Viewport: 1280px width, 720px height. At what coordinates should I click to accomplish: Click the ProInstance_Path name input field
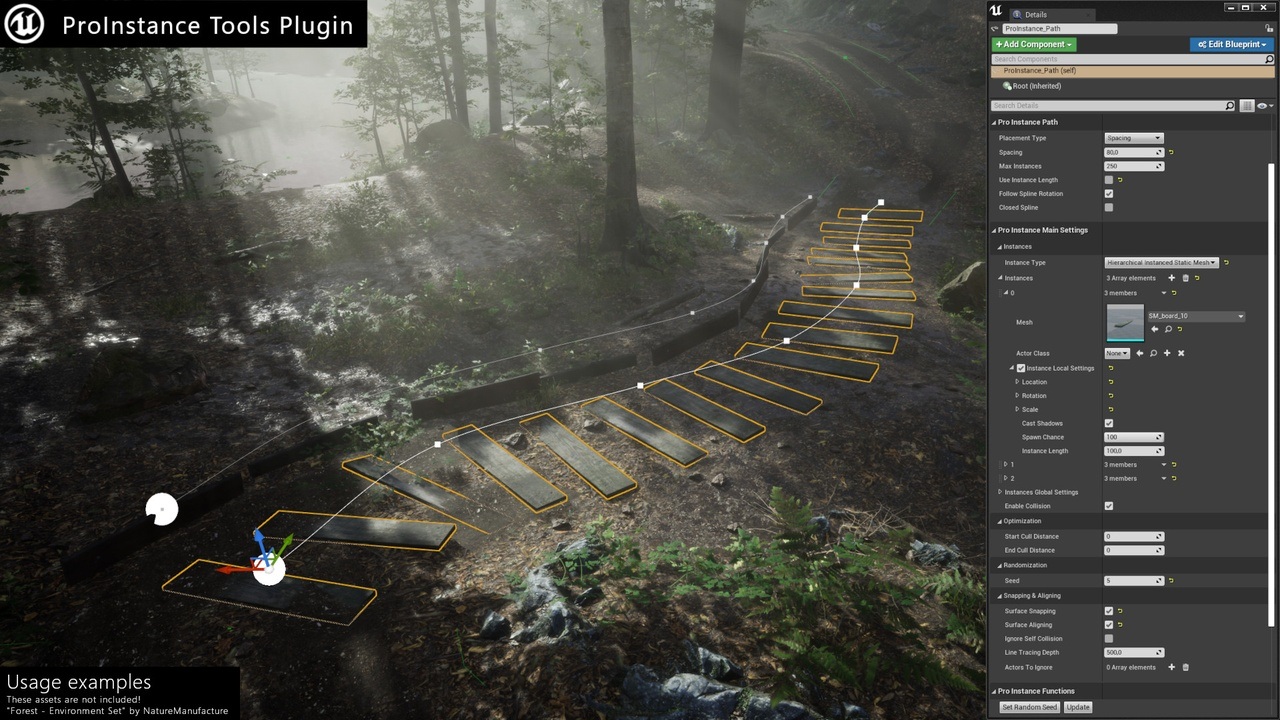pos(1060,29)
